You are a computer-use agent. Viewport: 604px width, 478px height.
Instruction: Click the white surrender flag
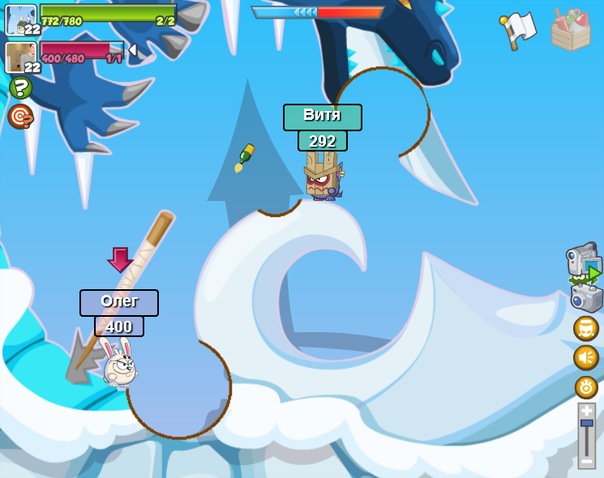click(517, 30)
